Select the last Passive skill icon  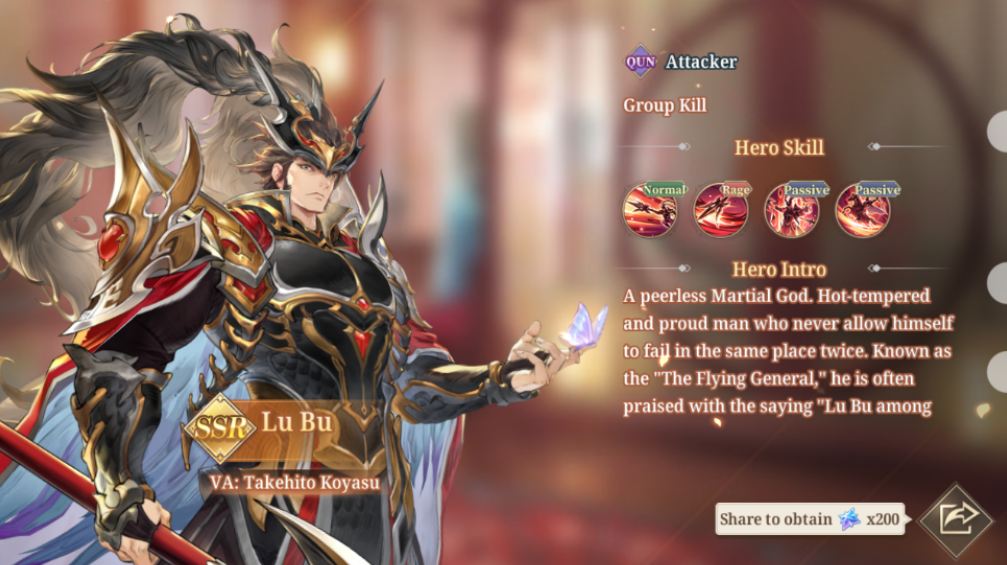pos(862,209)
